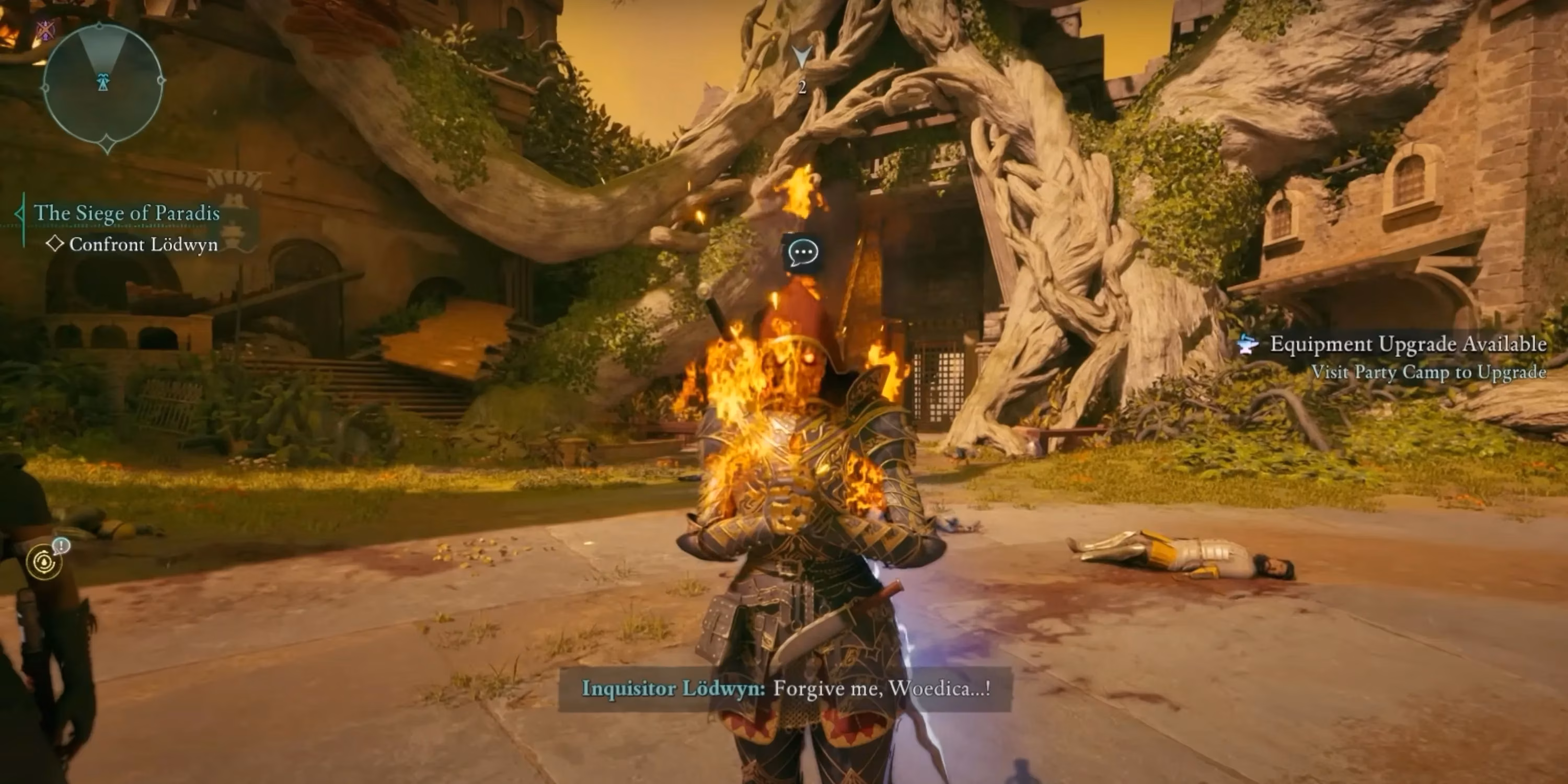Select the objective waypoint marker
This screenshot has width=1568, height=784.
[802, 59]
